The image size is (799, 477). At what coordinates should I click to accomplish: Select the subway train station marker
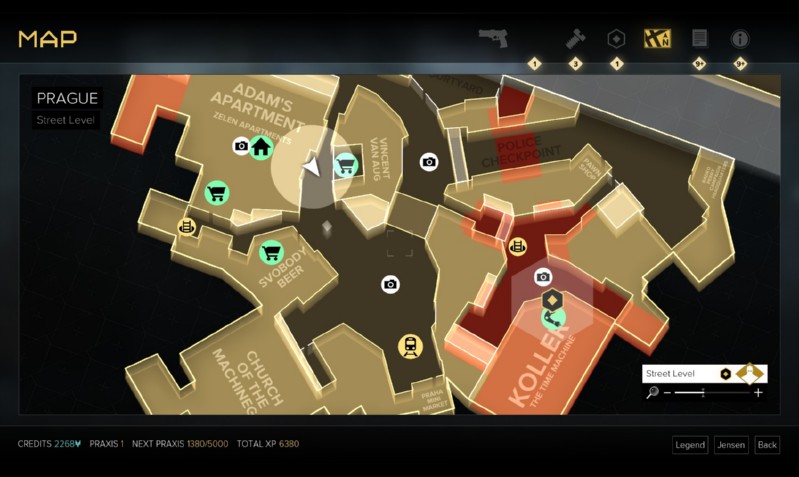[410, 346]
